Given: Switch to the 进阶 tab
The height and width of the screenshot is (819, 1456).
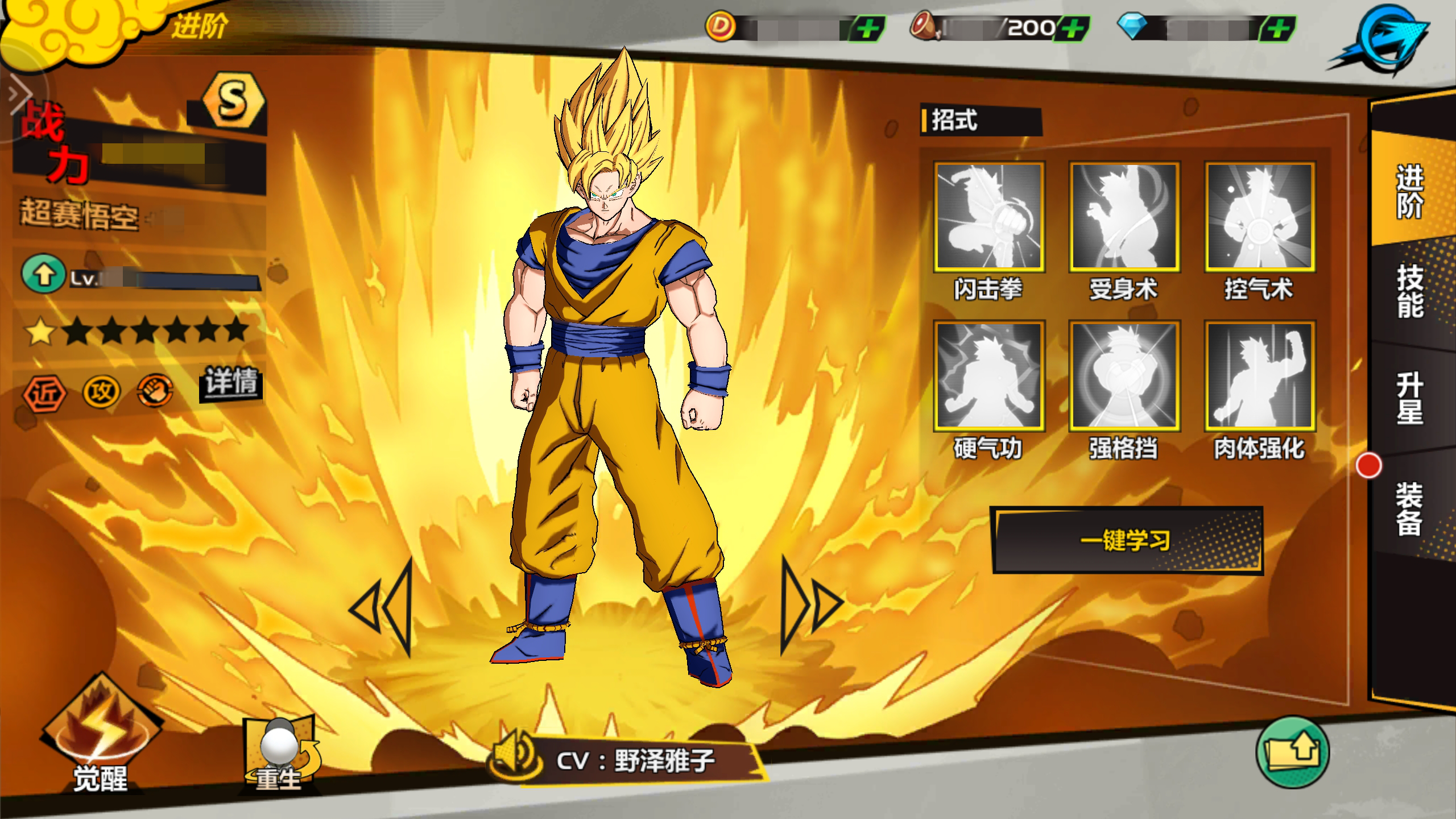Looking at the screenshot, I should pyautogui.click(x=1409, y=191).
